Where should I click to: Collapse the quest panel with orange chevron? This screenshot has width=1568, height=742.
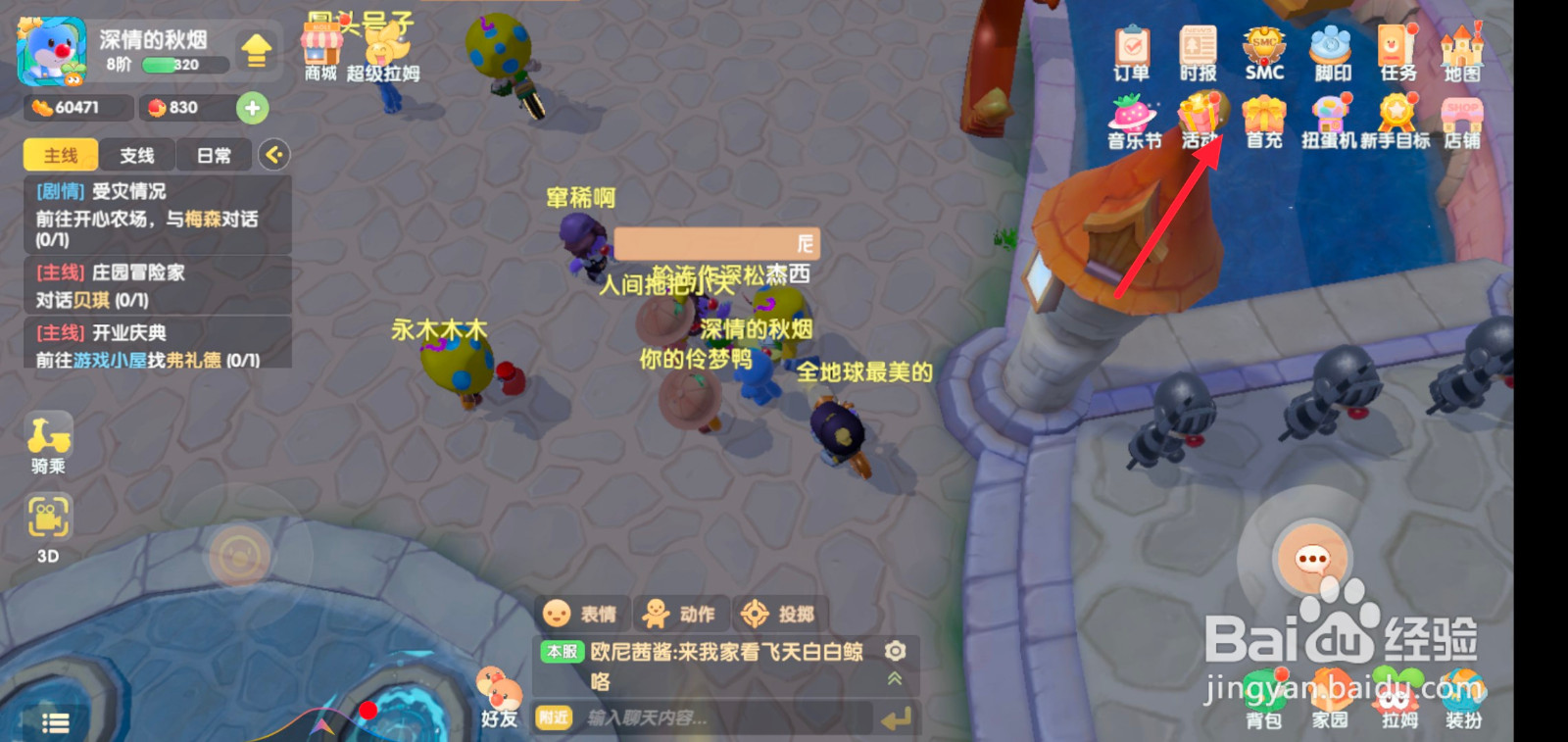pyautogui.click(x=275, y=155)
